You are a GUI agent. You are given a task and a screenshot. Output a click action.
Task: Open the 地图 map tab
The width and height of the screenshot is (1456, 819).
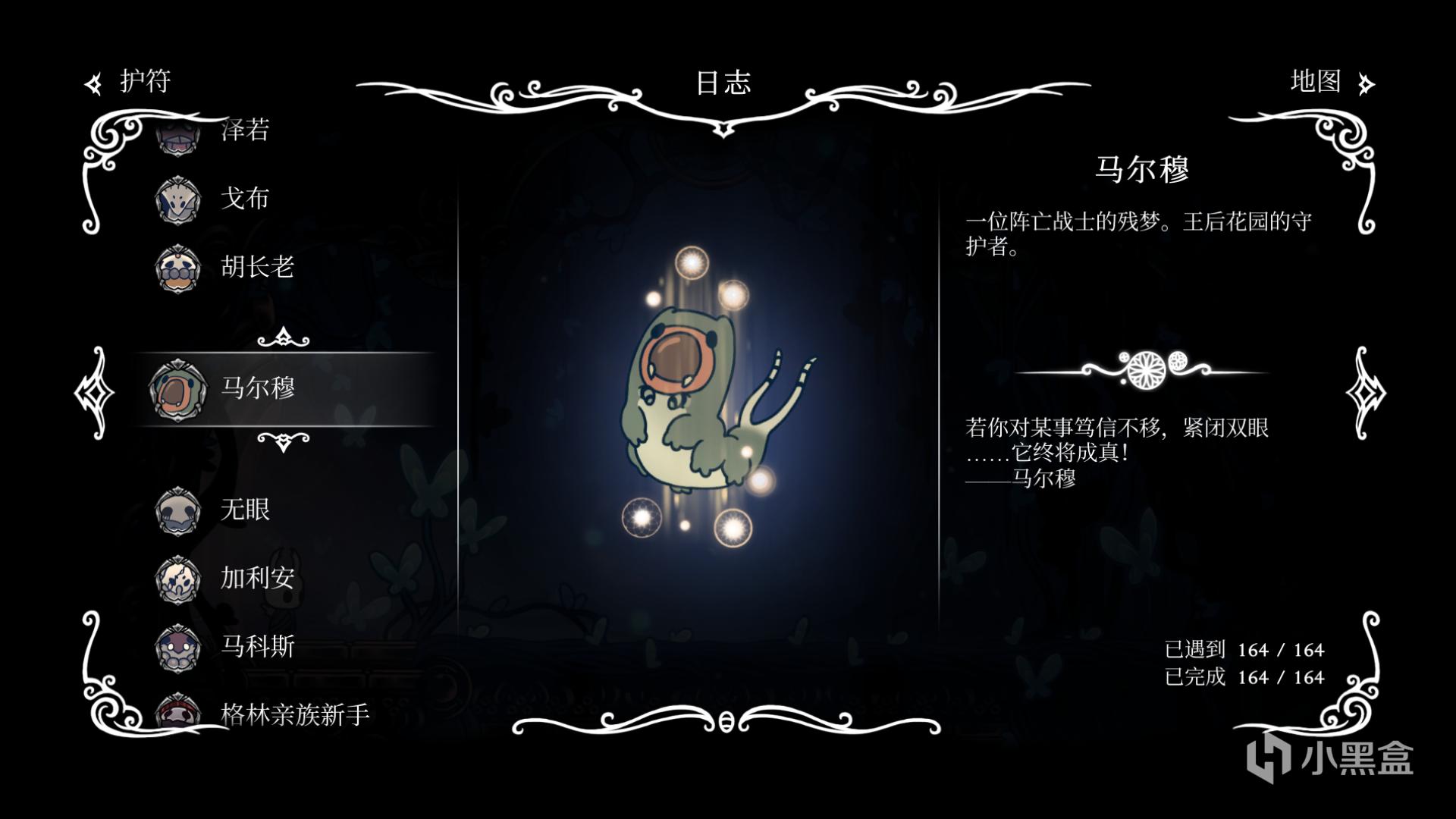1330,81
